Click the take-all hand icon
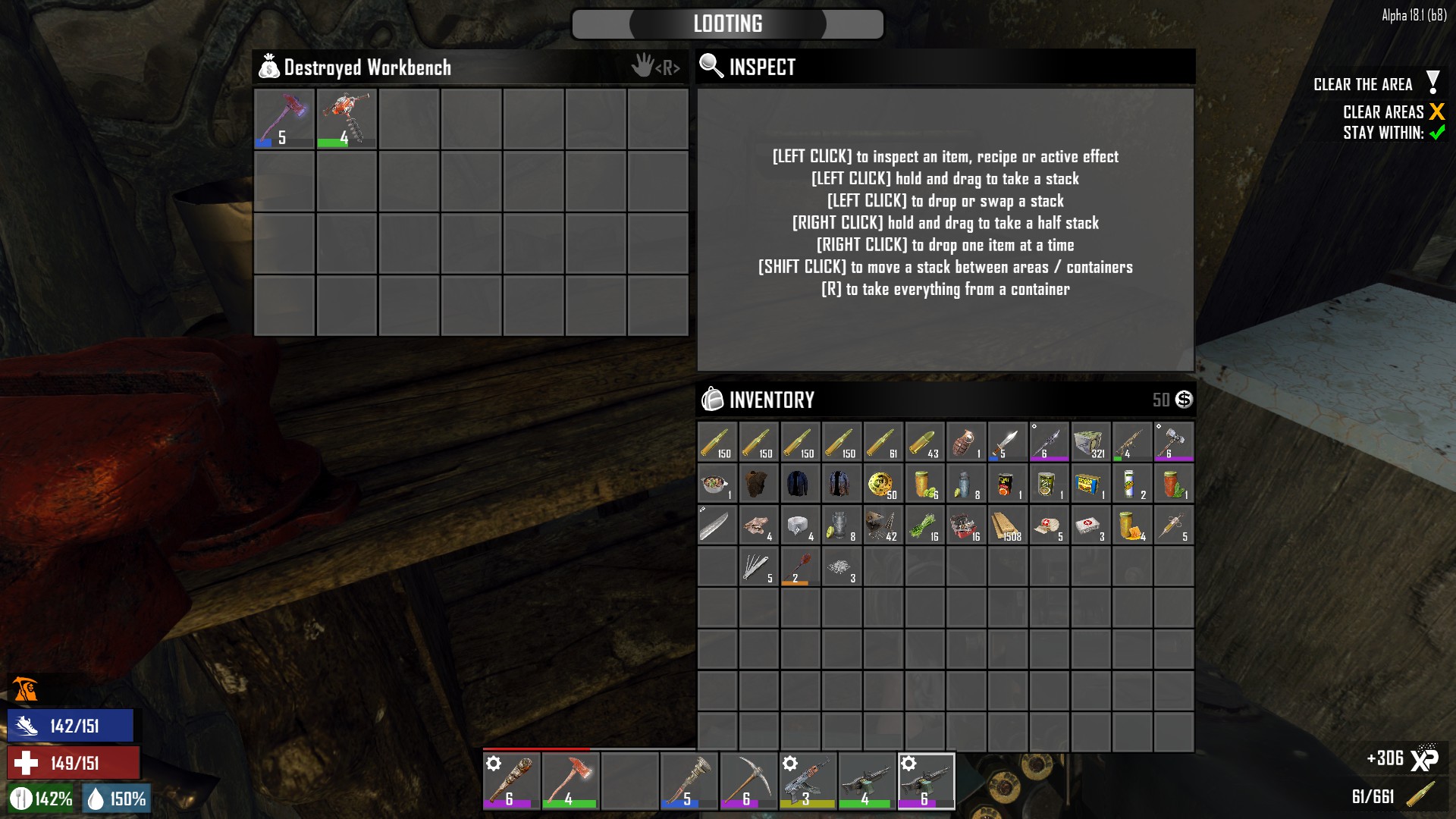Viewport: 1456px width, 819px height. (643, 67)
